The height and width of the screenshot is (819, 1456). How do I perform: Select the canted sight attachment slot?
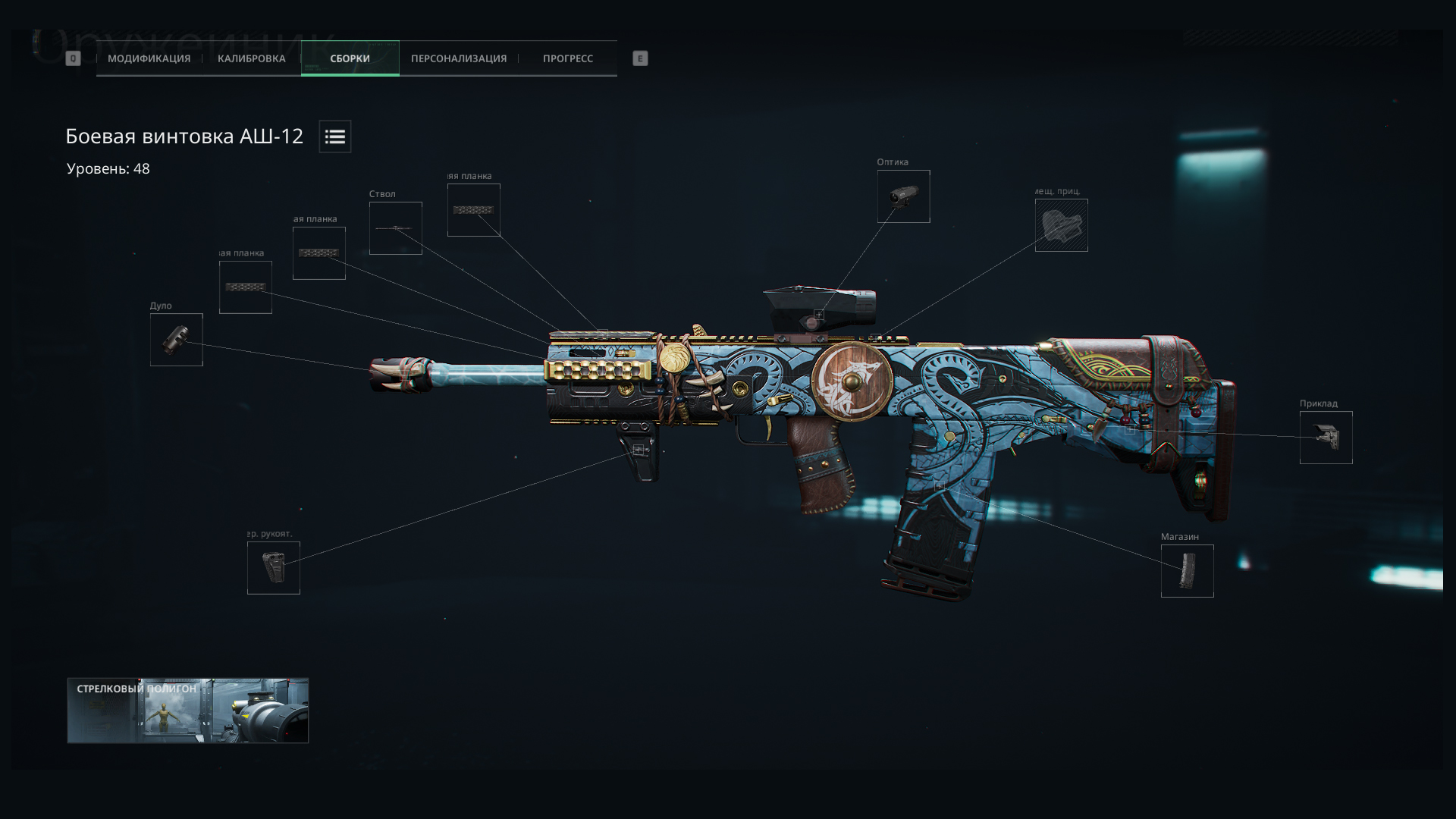(1061, 225)
